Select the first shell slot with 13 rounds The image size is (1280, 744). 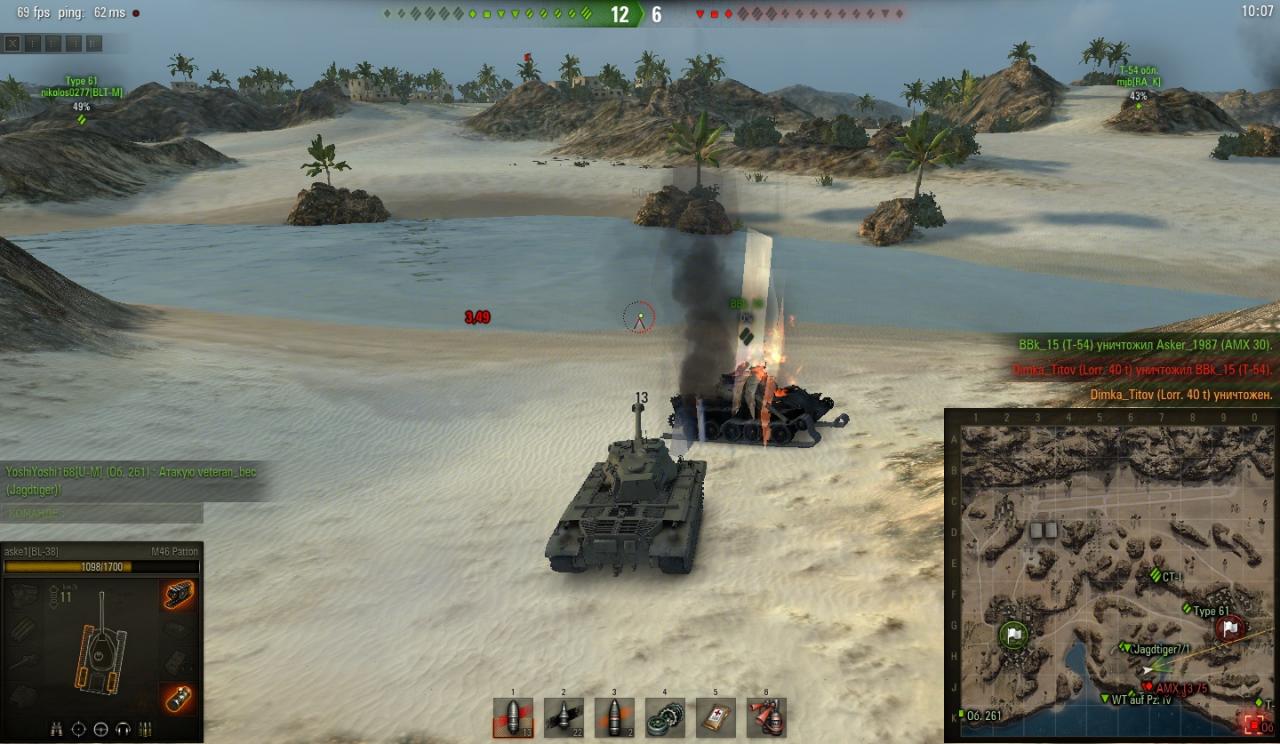[513, 717]
